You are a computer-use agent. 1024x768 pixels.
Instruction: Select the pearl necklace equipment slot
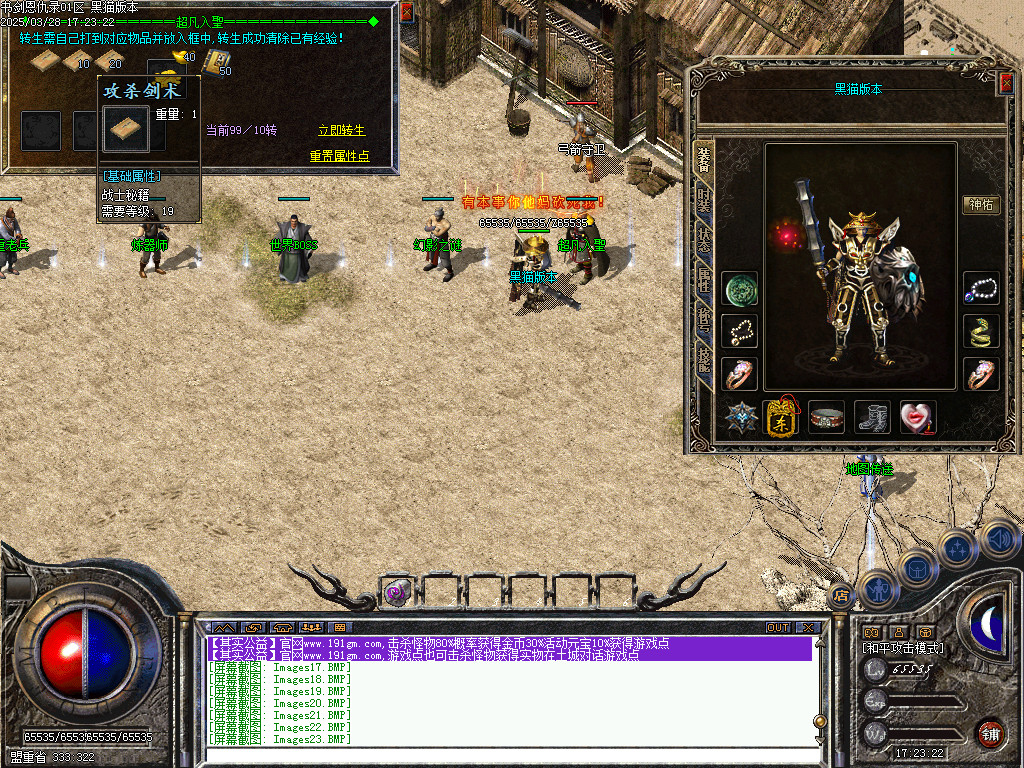click(981, 289)
